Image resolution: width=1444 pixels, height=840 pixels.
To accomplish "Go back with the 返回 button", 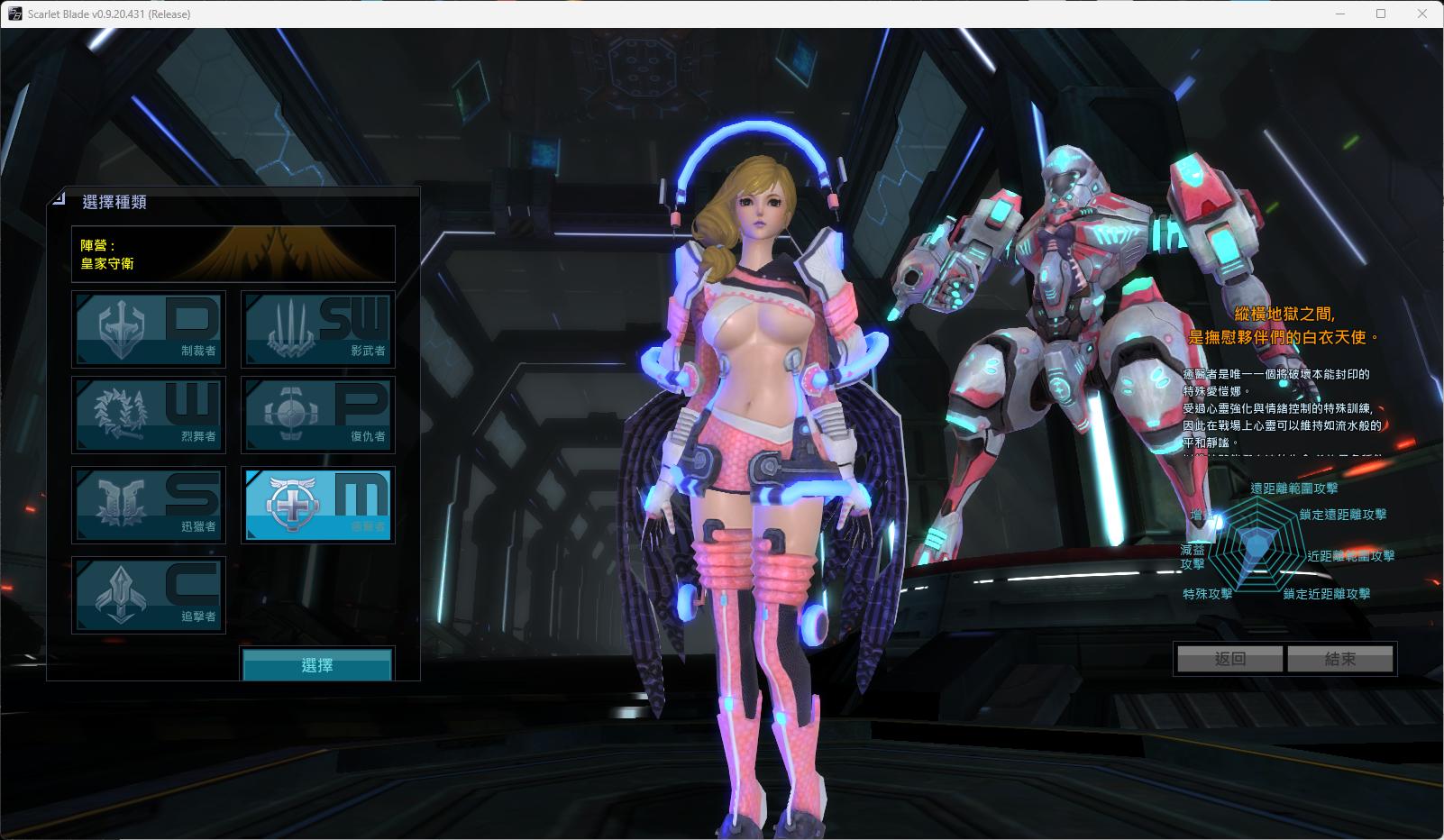I will (x=1229, y=659).
